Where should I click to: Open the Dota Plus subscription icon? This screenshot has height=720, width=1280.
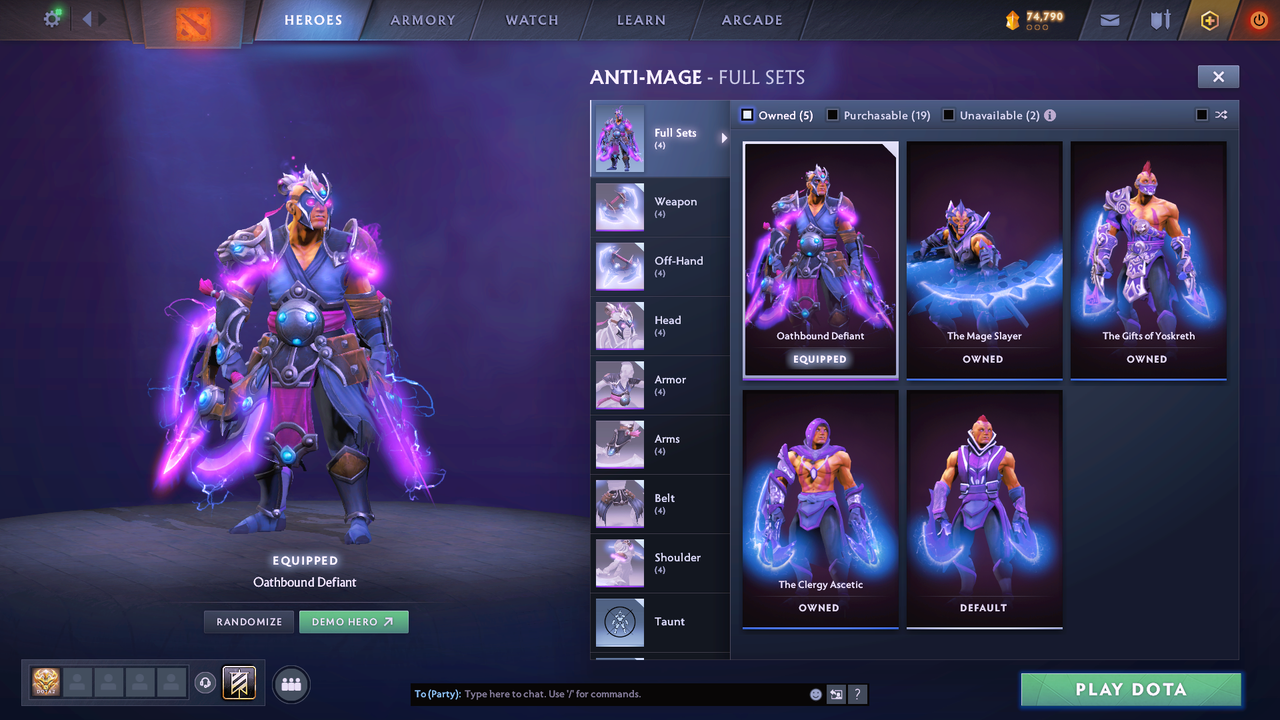(1208, 20)
